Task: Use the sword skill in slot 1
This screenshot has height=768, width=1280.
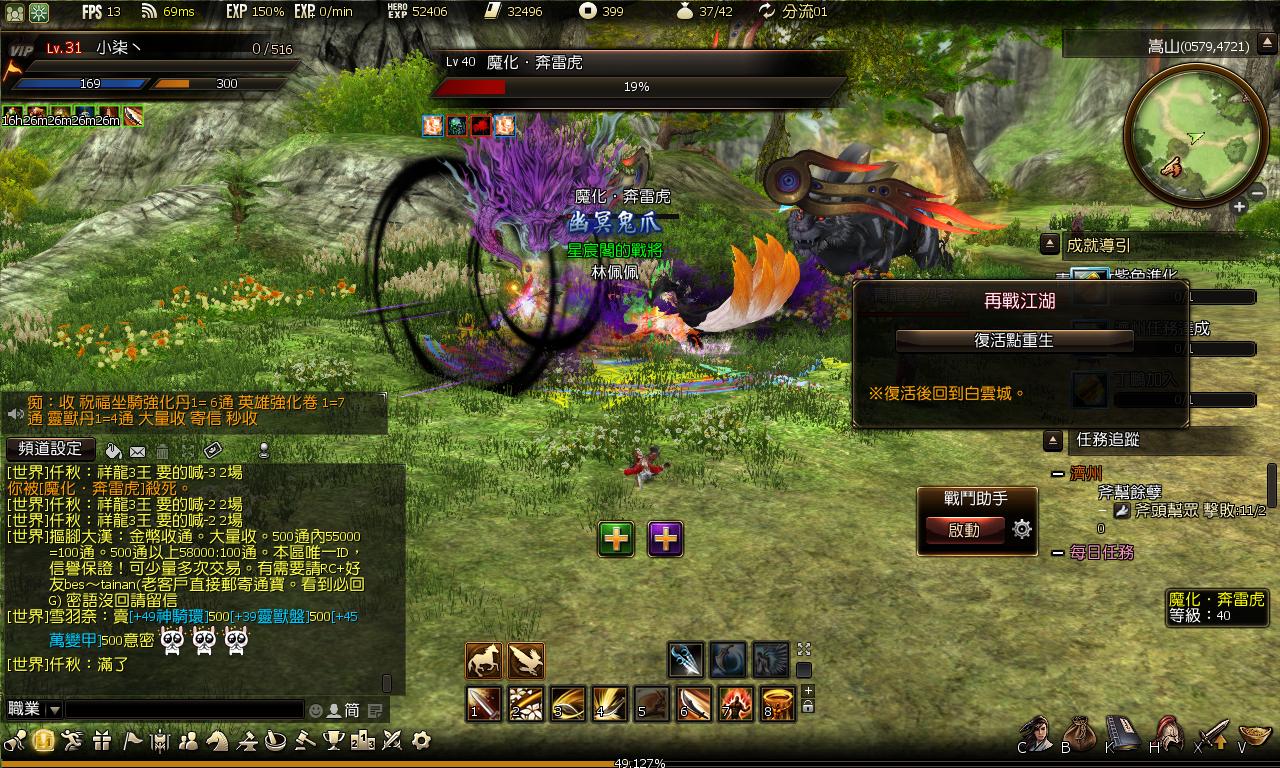Action: [x=484, y=703]
